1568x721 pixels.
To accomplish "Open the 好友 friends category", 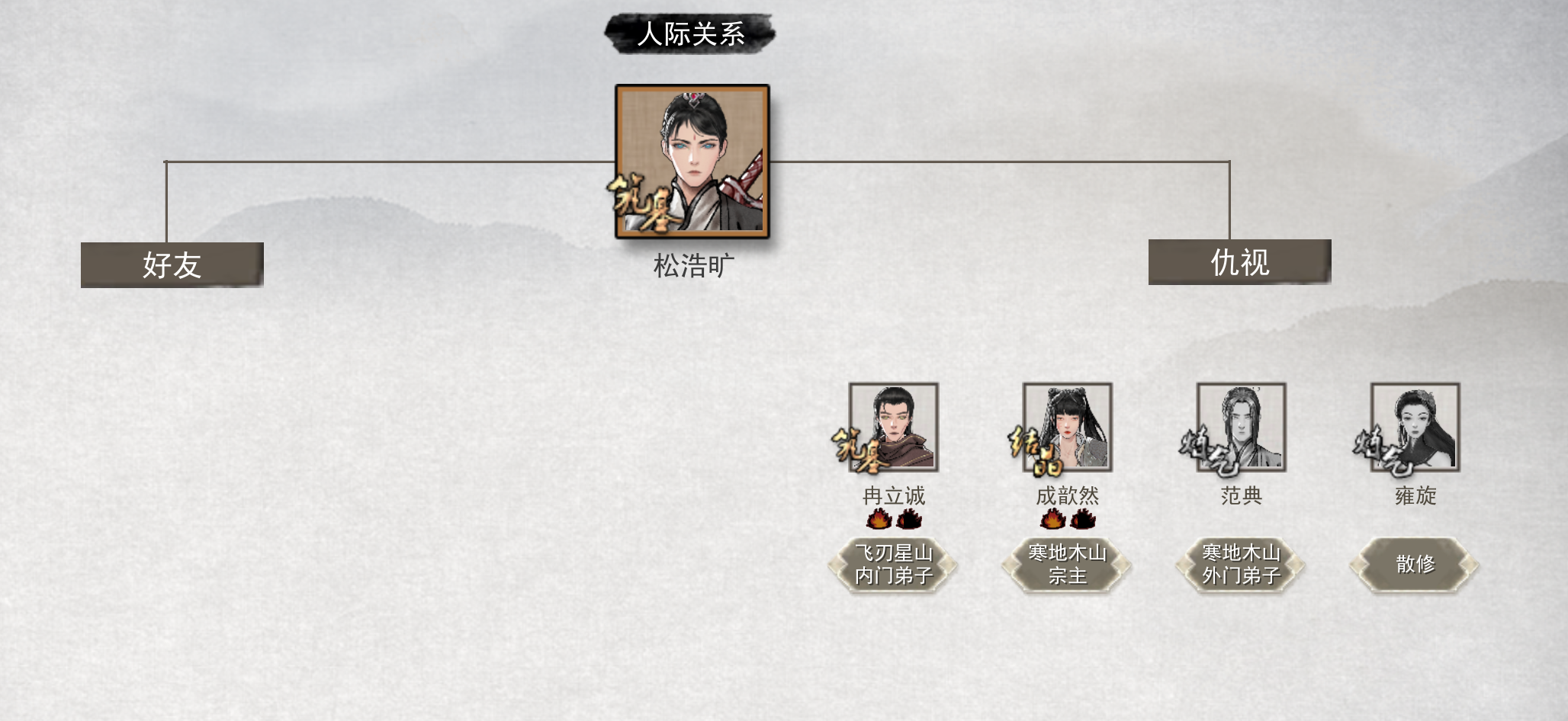I will click(172, 265).
